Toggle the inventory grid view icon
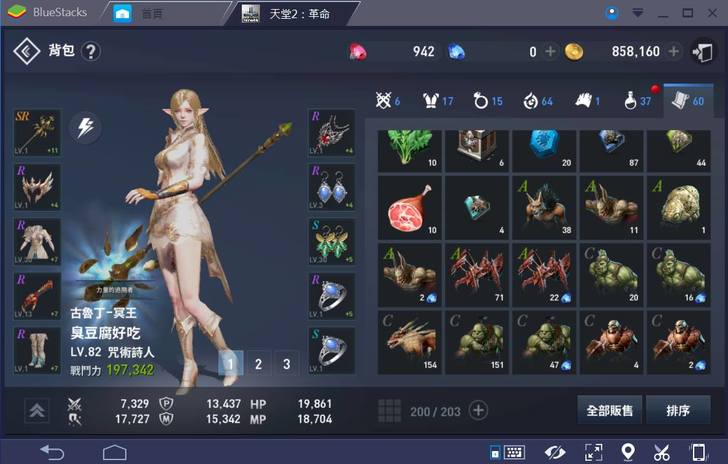728x464 pixels. pyautogui.click(x=390, y=410)
